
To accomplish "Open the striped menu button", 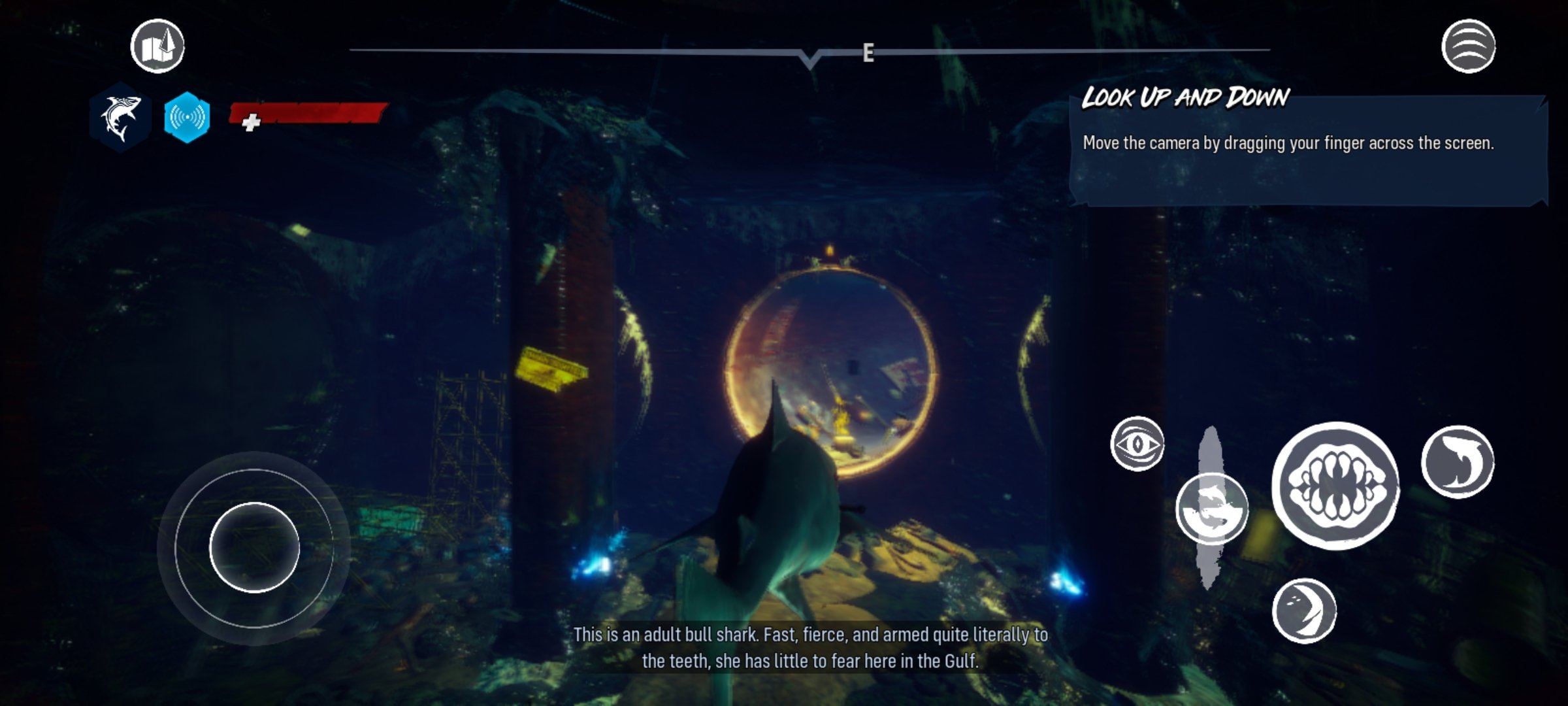I will pos(1468,46).
